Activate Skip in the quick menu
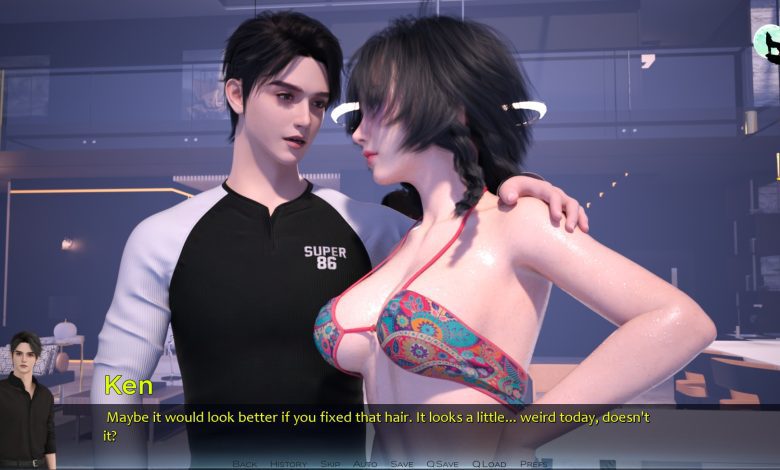The height and width of the screenshot is (470, 780). (x=330, y=464)
